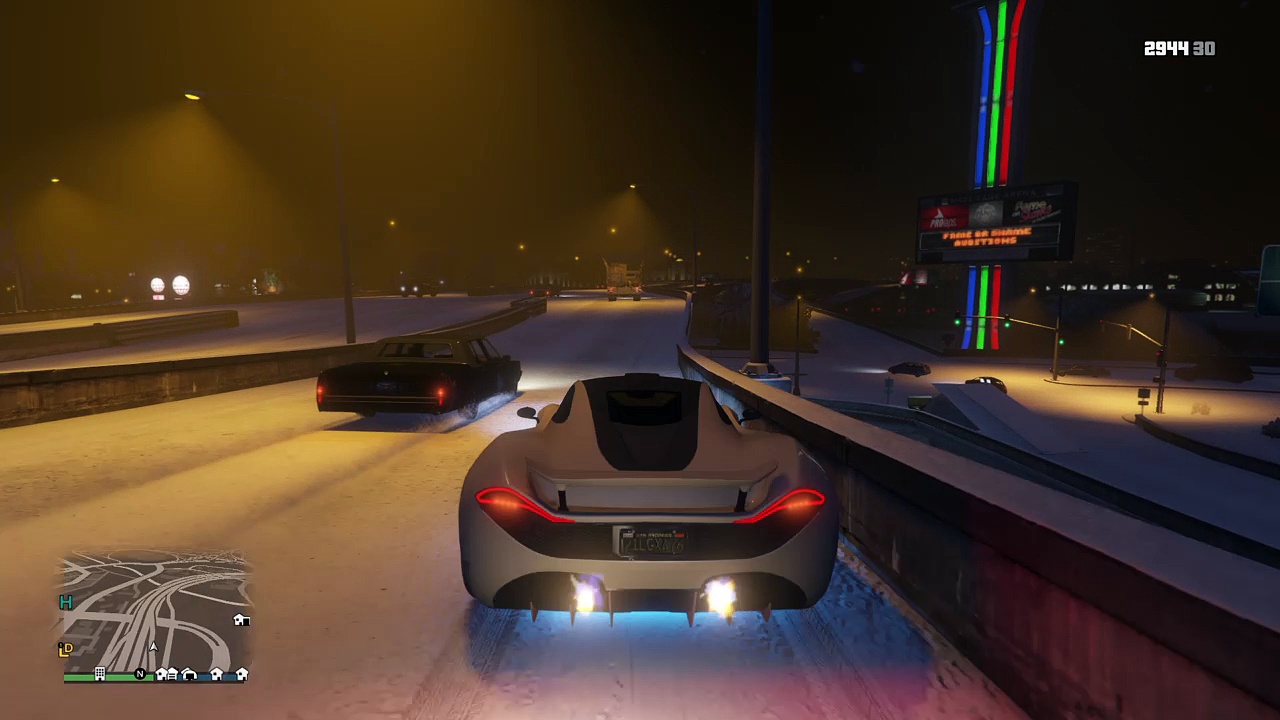Select the house-with-garage marker above the others
Screen dimensions: 1280x720
[240, 620]
